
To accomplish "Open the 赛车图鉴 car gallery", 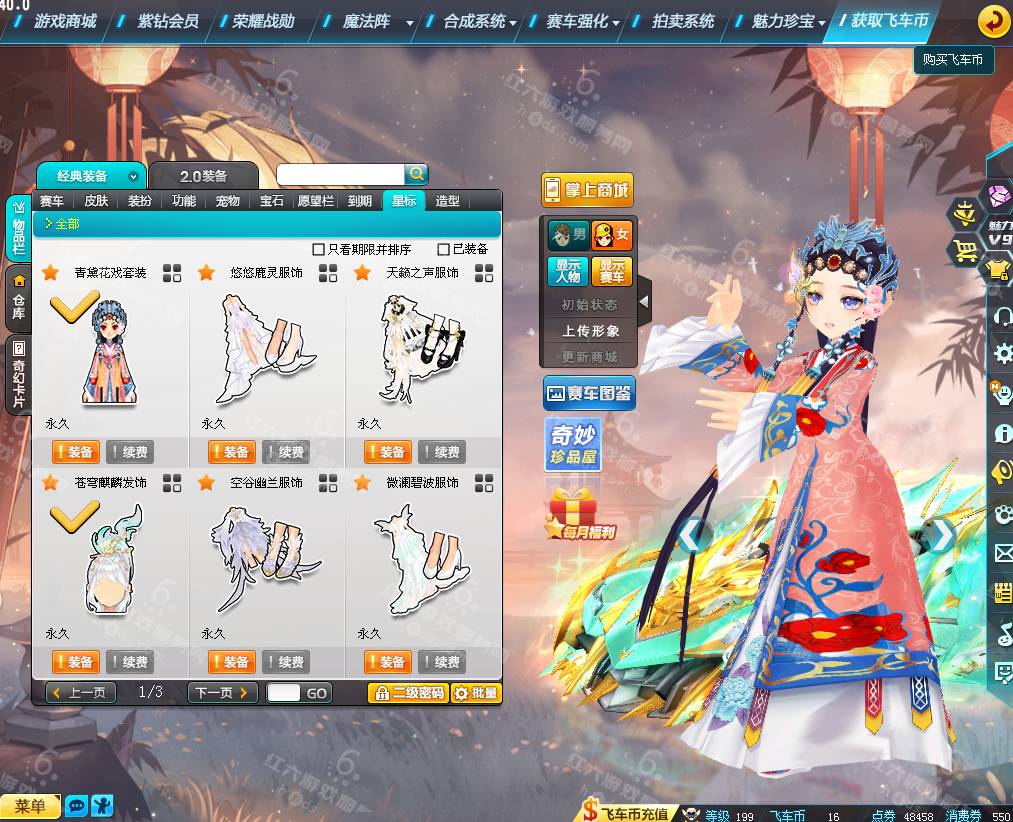I will [x=589, y=395].
